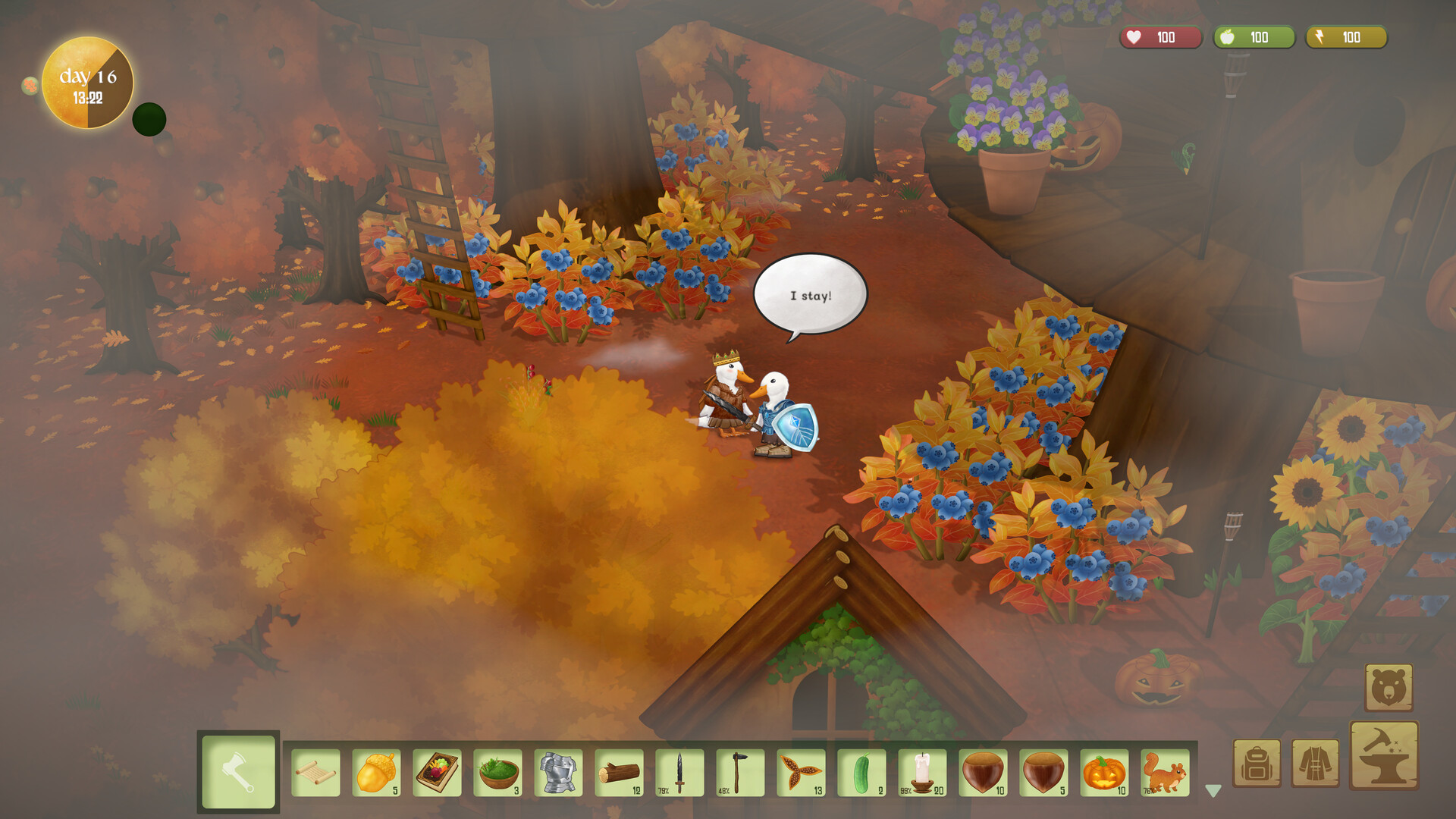
Task: Pick the bowl of green herbs
Action: [497, 773]
